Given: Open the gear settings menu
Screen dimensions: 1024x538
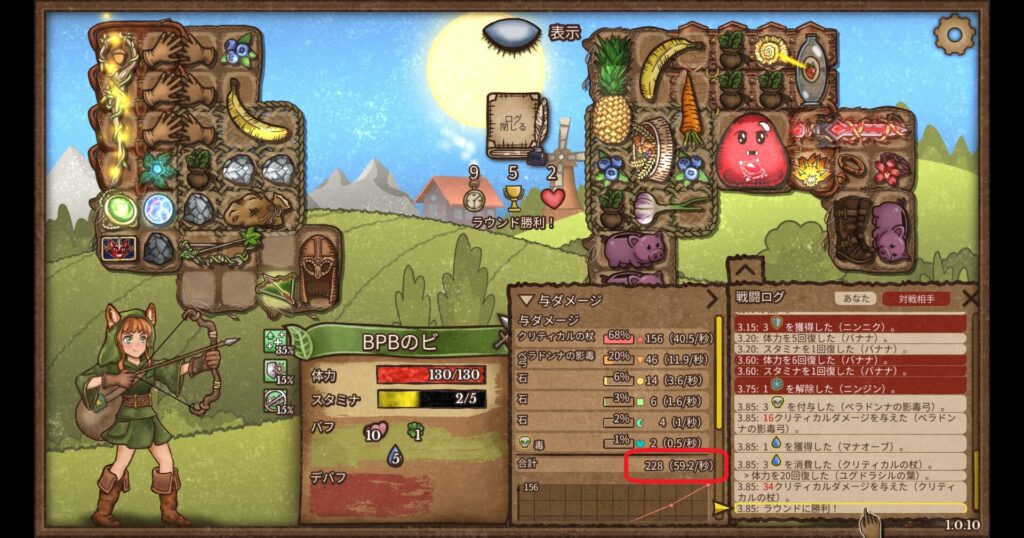Looking at the screenshot, I should (953, 35).
